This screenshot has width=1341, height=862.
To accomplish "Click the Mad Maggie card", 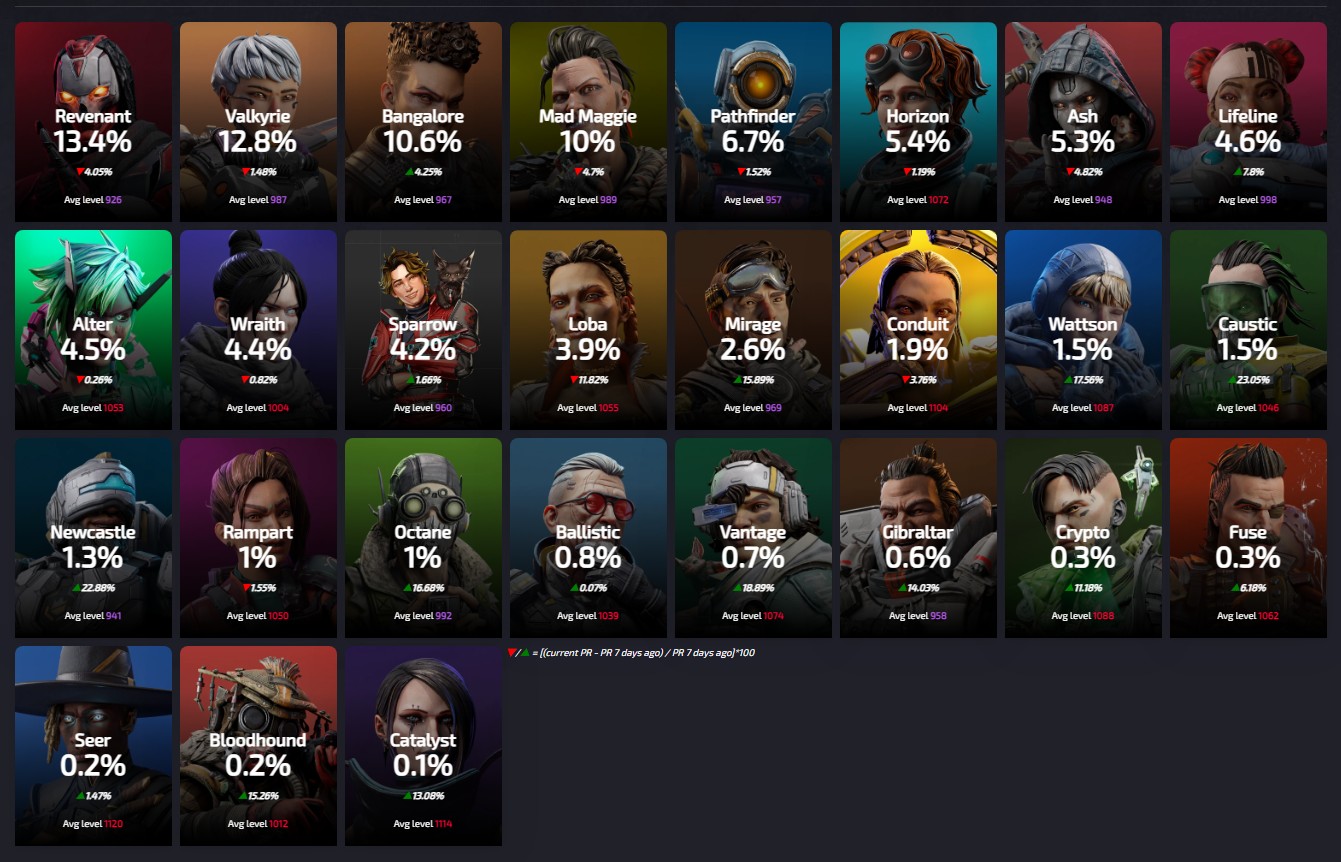I will (588, 122).
